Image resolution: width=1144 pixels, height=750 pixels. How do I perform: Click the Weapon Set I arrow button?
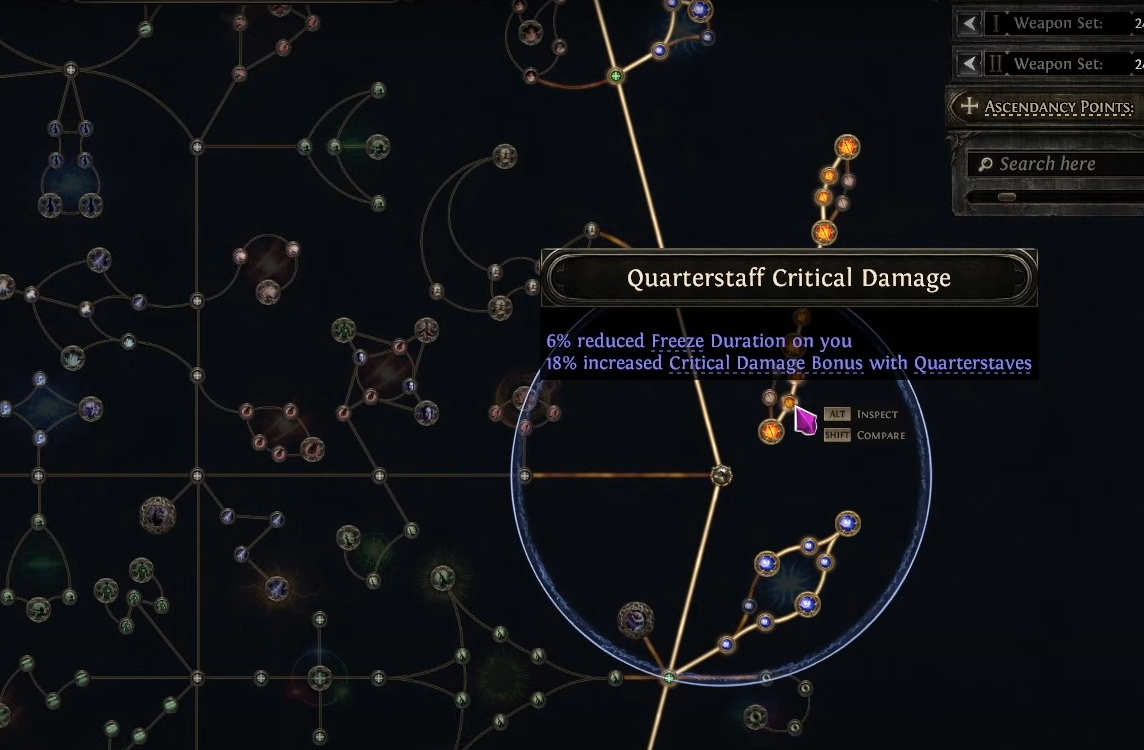coord(968,23)
